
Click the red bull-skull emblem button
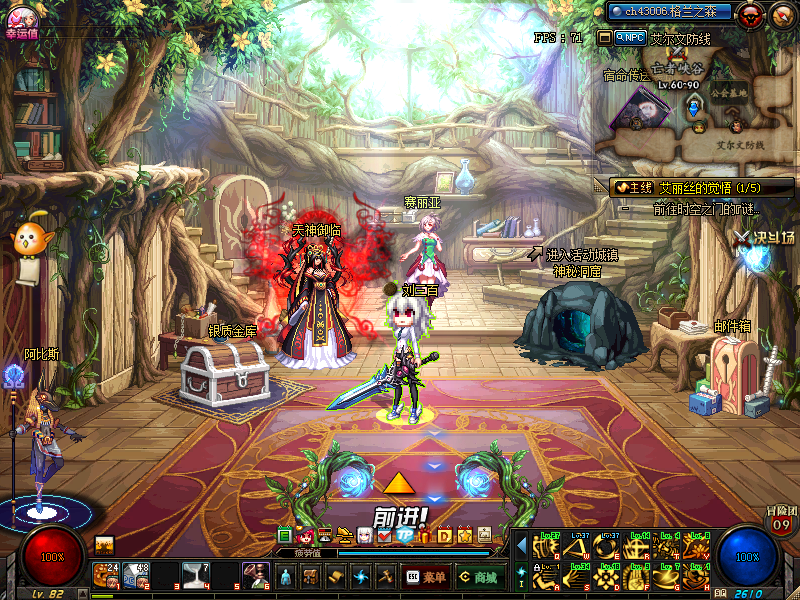pyautogui.click(x=751, y=13)
